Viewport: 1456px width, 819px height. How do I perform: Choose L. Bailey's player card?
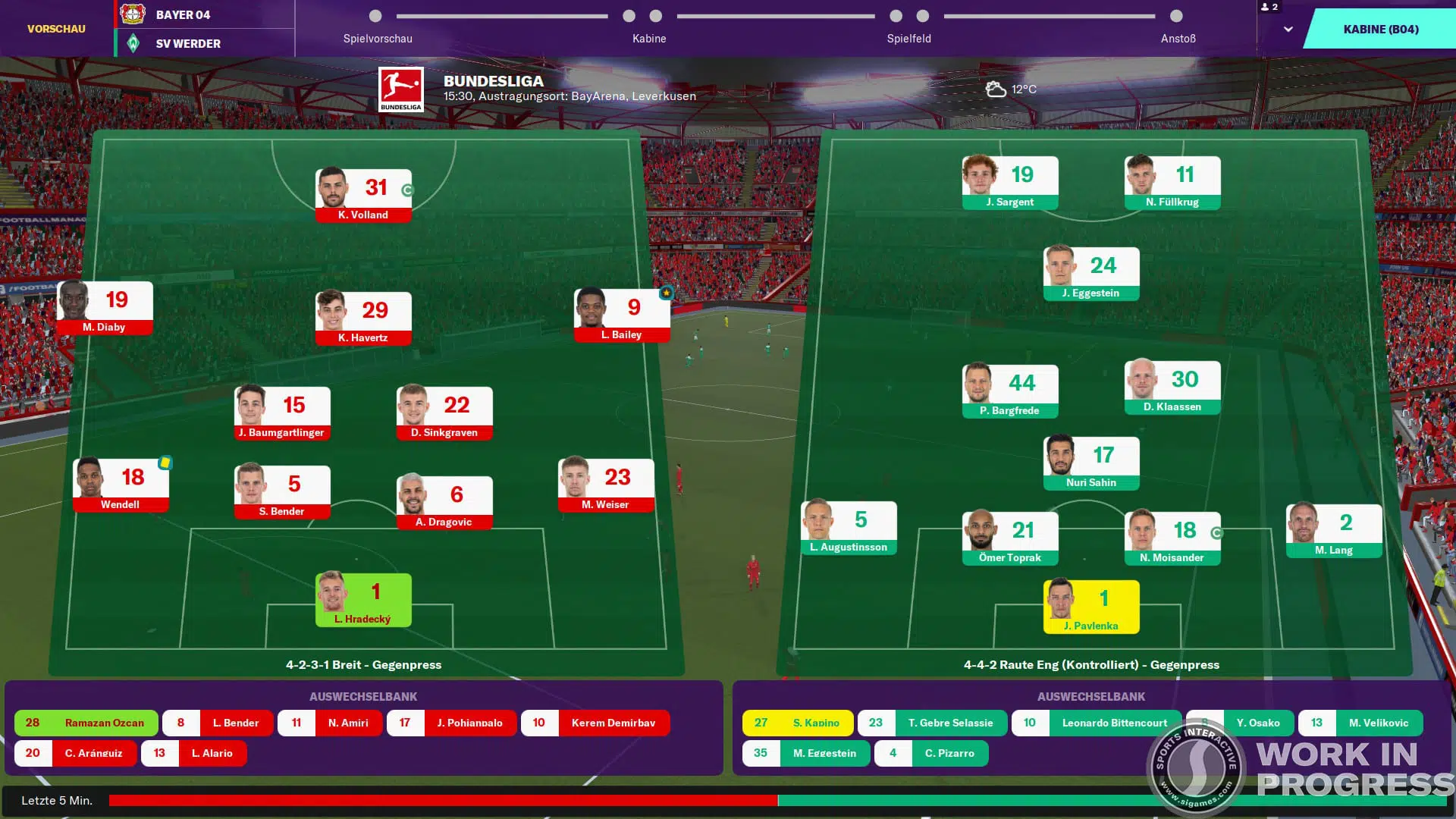click(622, 315)
